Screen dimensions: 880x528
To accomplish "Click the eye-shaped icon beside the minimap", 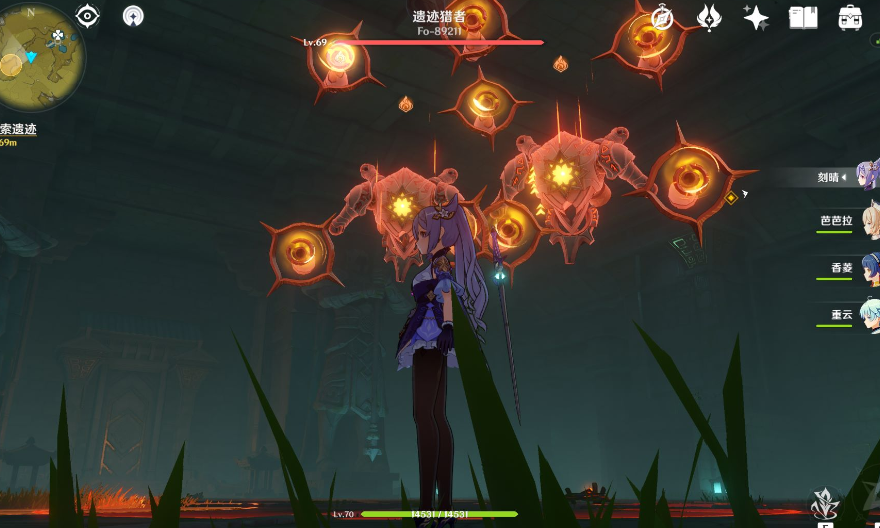I will click(88, 16).
